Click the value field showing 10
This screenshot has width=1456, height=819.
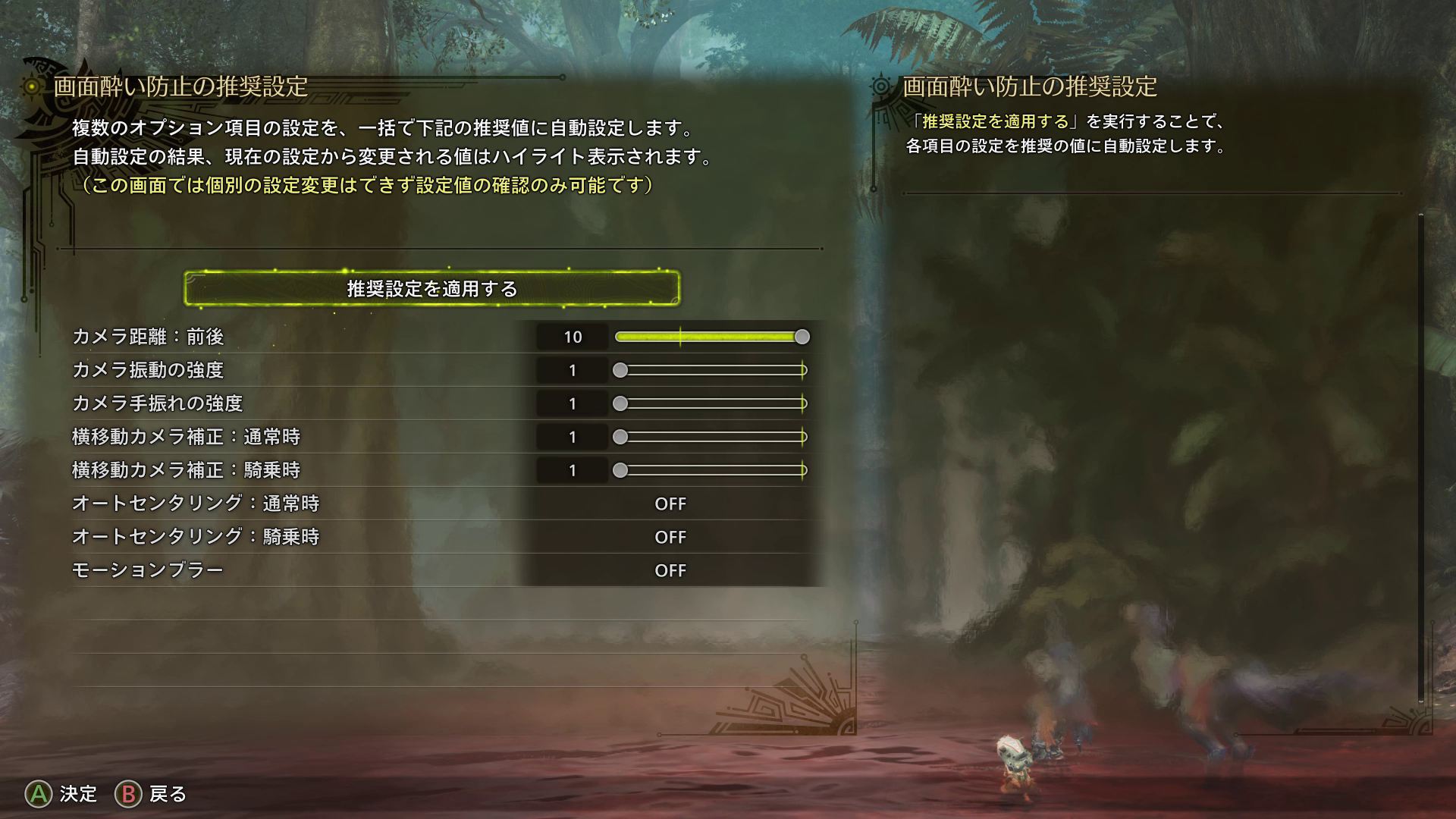(x=572, y=337)
